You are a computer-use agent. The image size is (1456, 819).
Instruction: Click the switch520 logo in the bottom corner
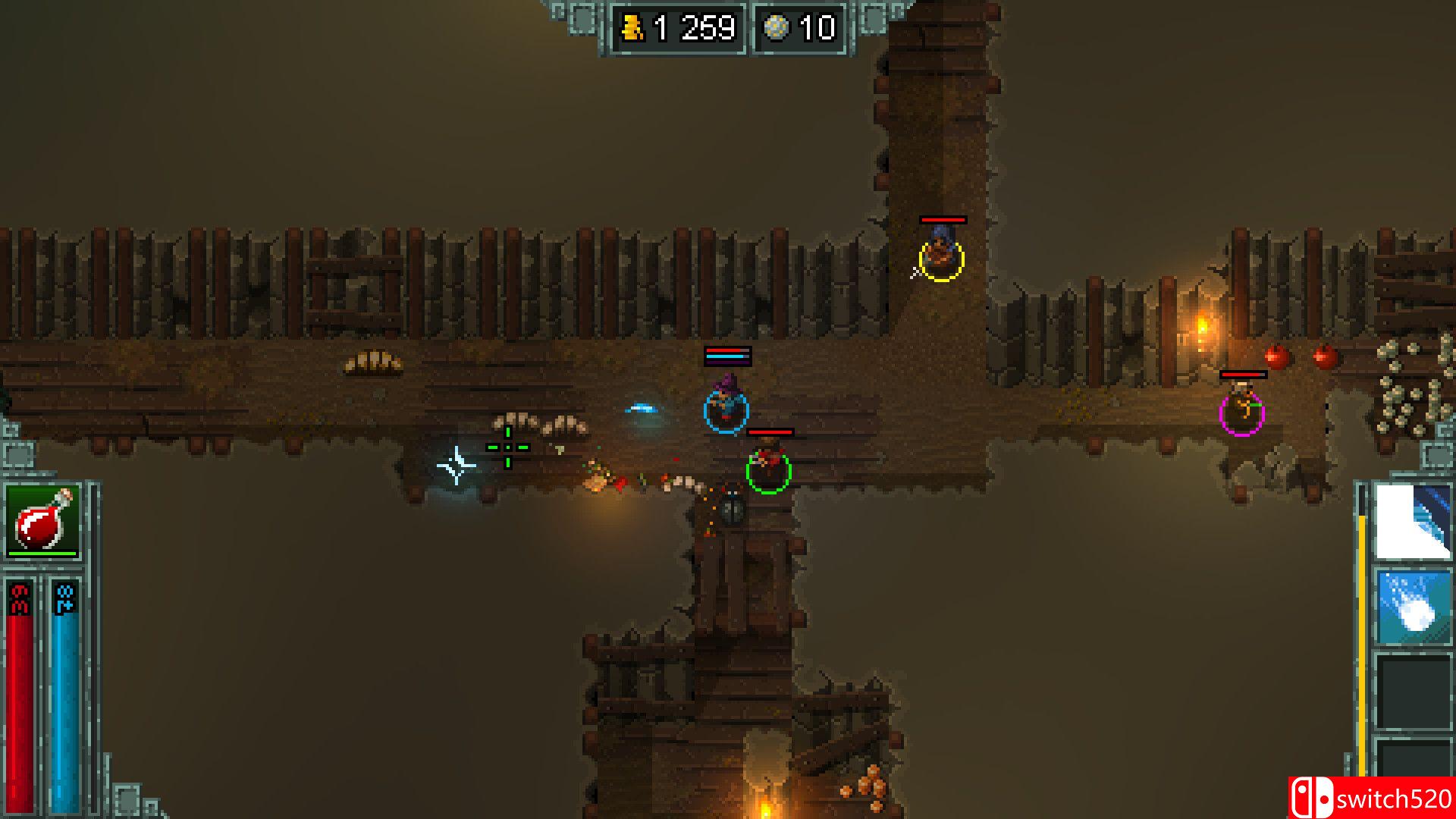pyautogui.click(x=1373, y=799)
